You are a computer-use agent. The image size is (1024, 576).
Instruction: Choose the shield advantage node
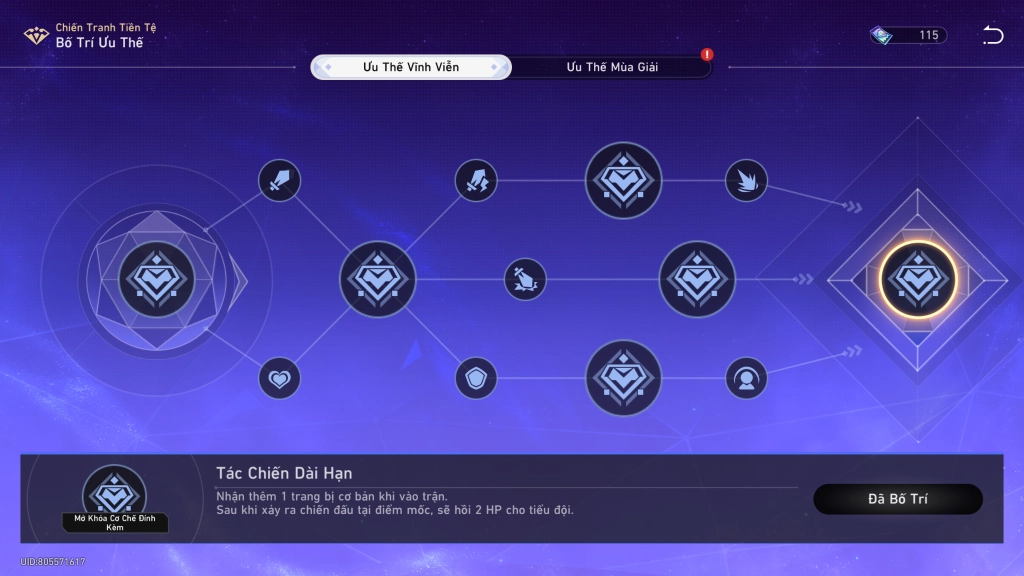coord(476,378)
